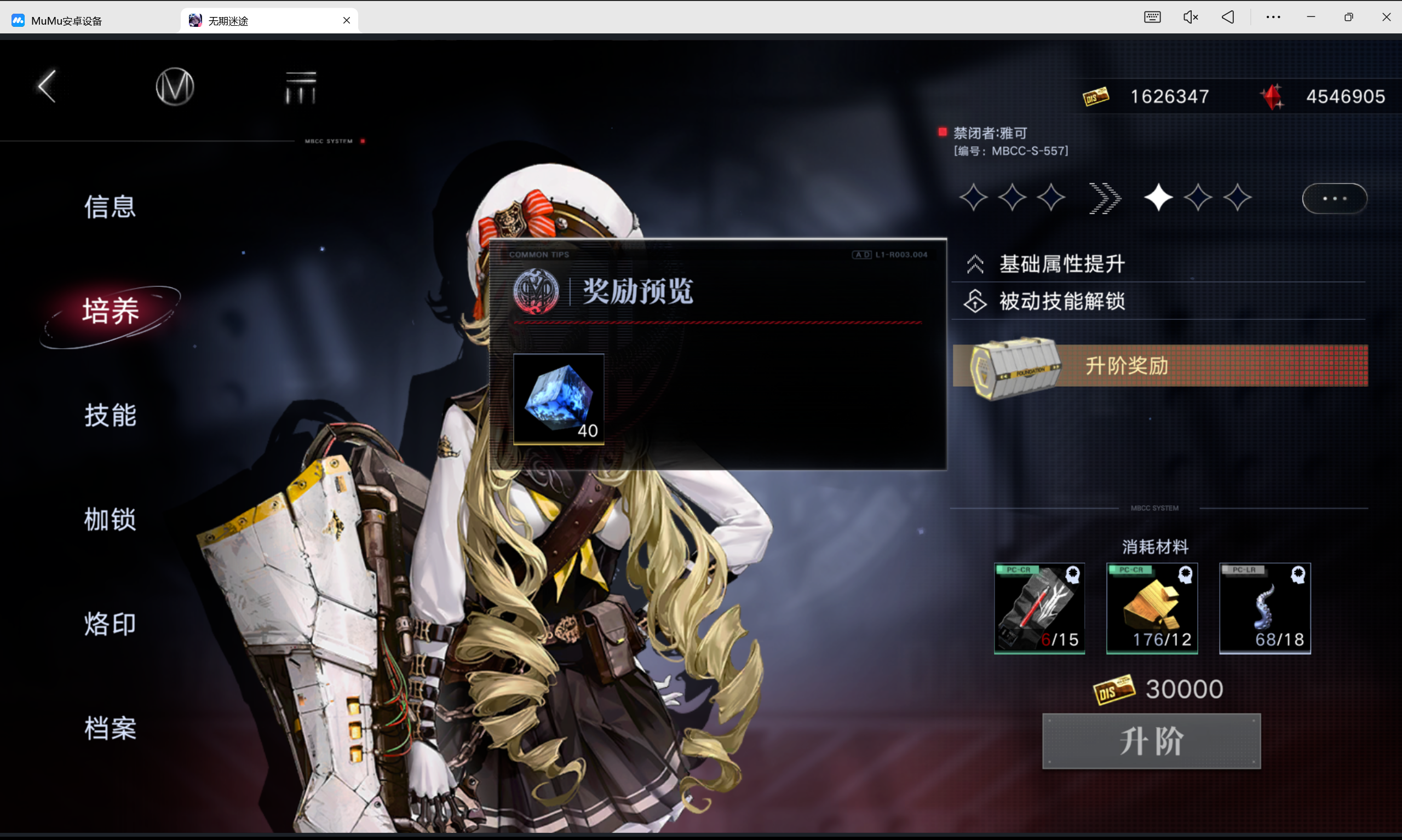Click the keyboard mapping icon in emulator toolbar
The image size is (1402, 840).
pos(1152,17)
